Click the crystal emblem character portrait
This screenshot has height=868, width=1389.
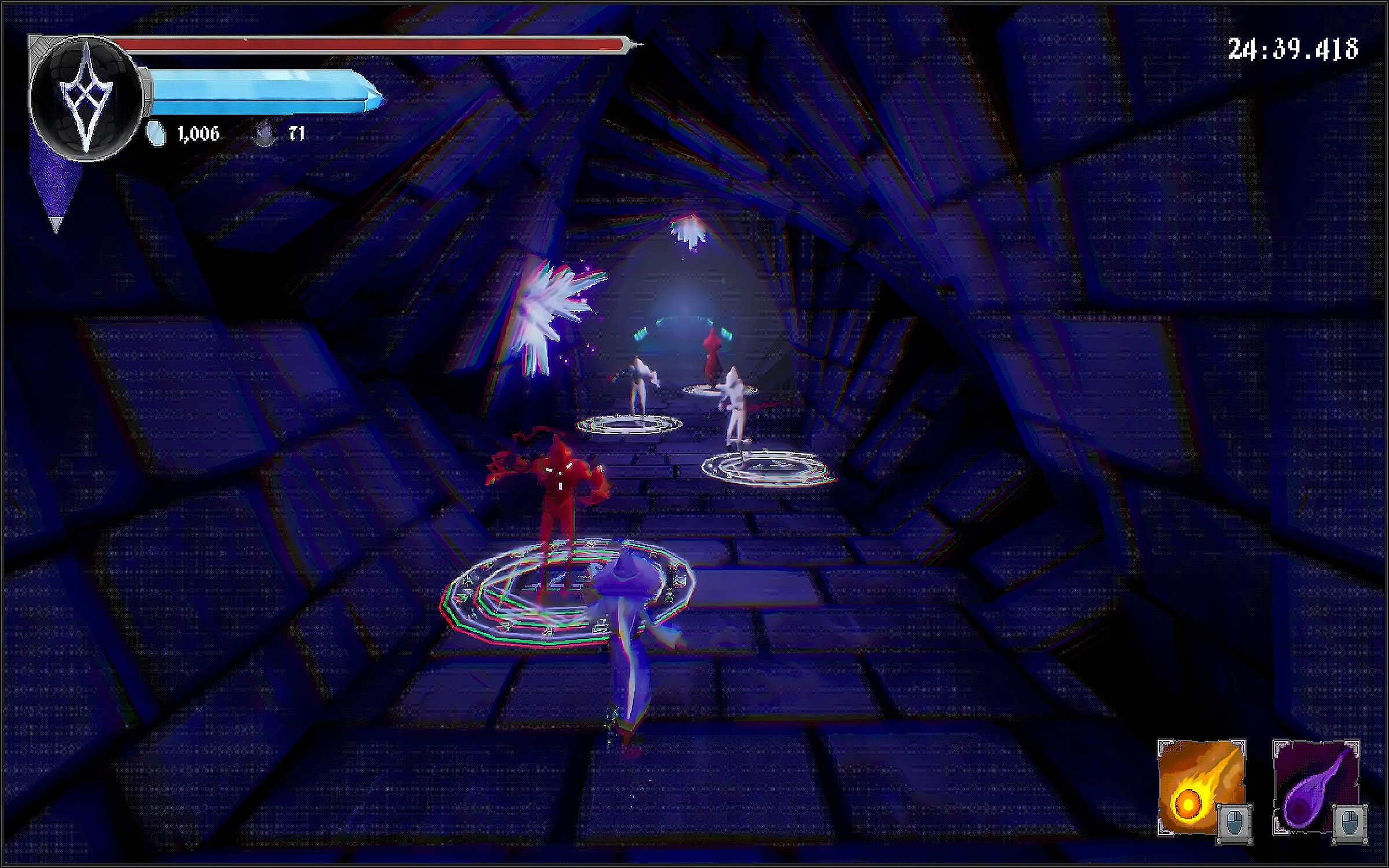(x=86, y=97)
